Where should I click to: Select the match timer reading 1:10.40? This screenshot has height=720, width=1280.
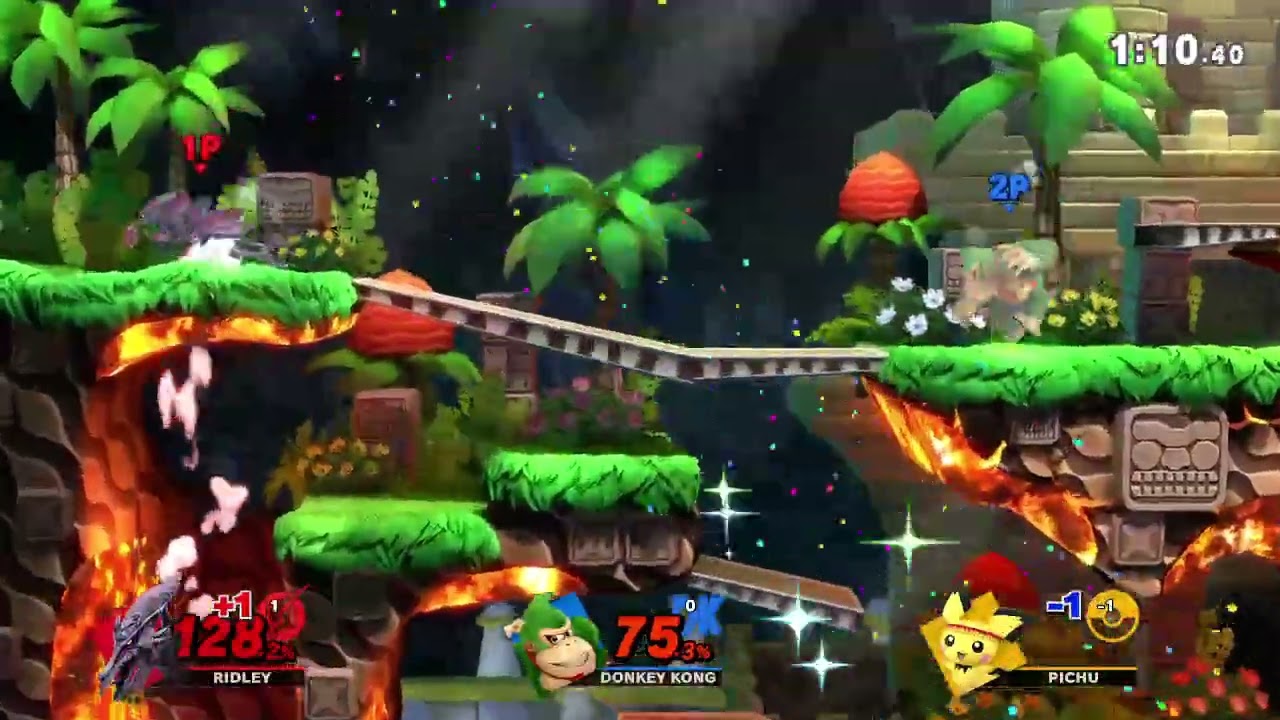1176,47
